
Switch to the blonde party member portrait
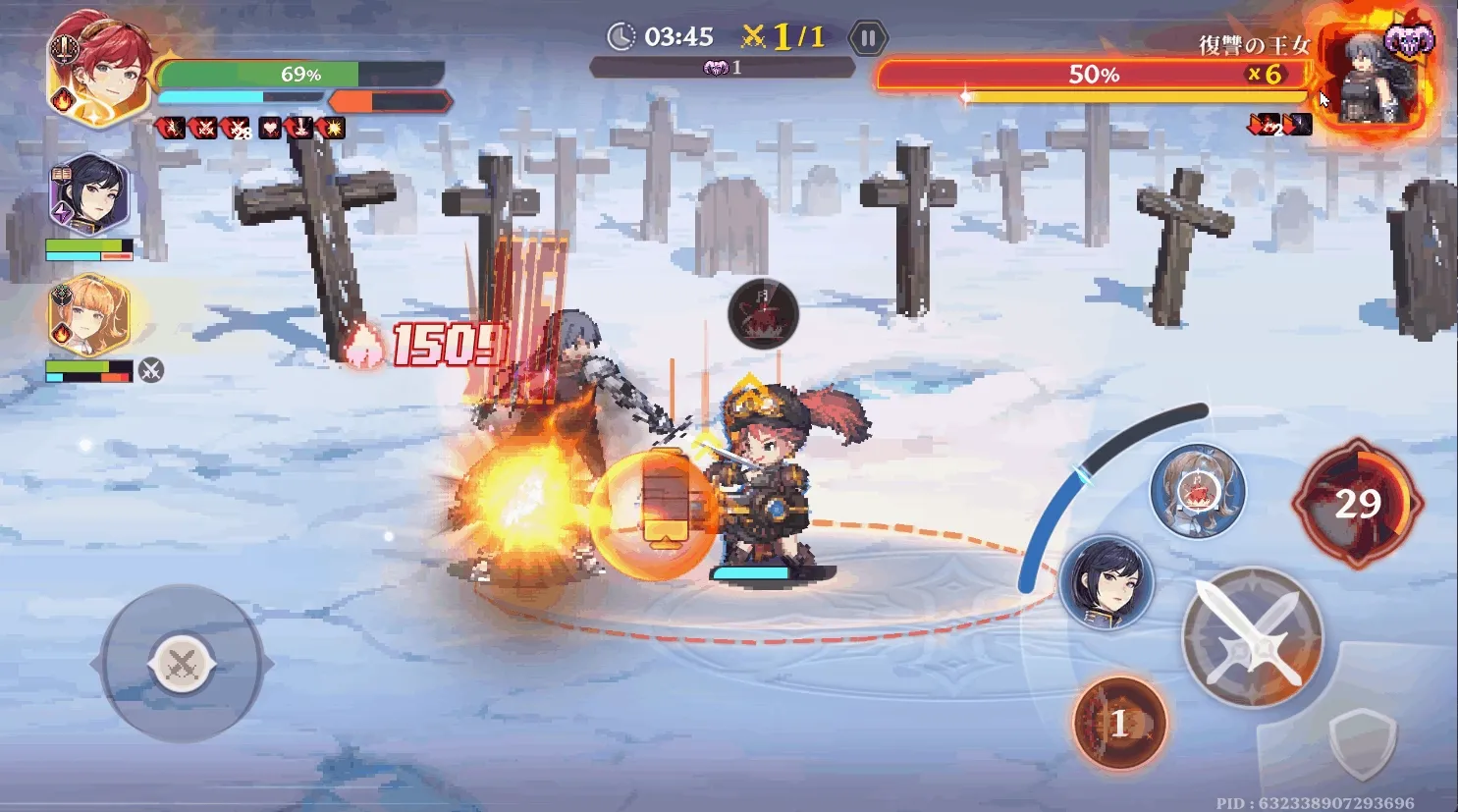(x=88, y=316)
